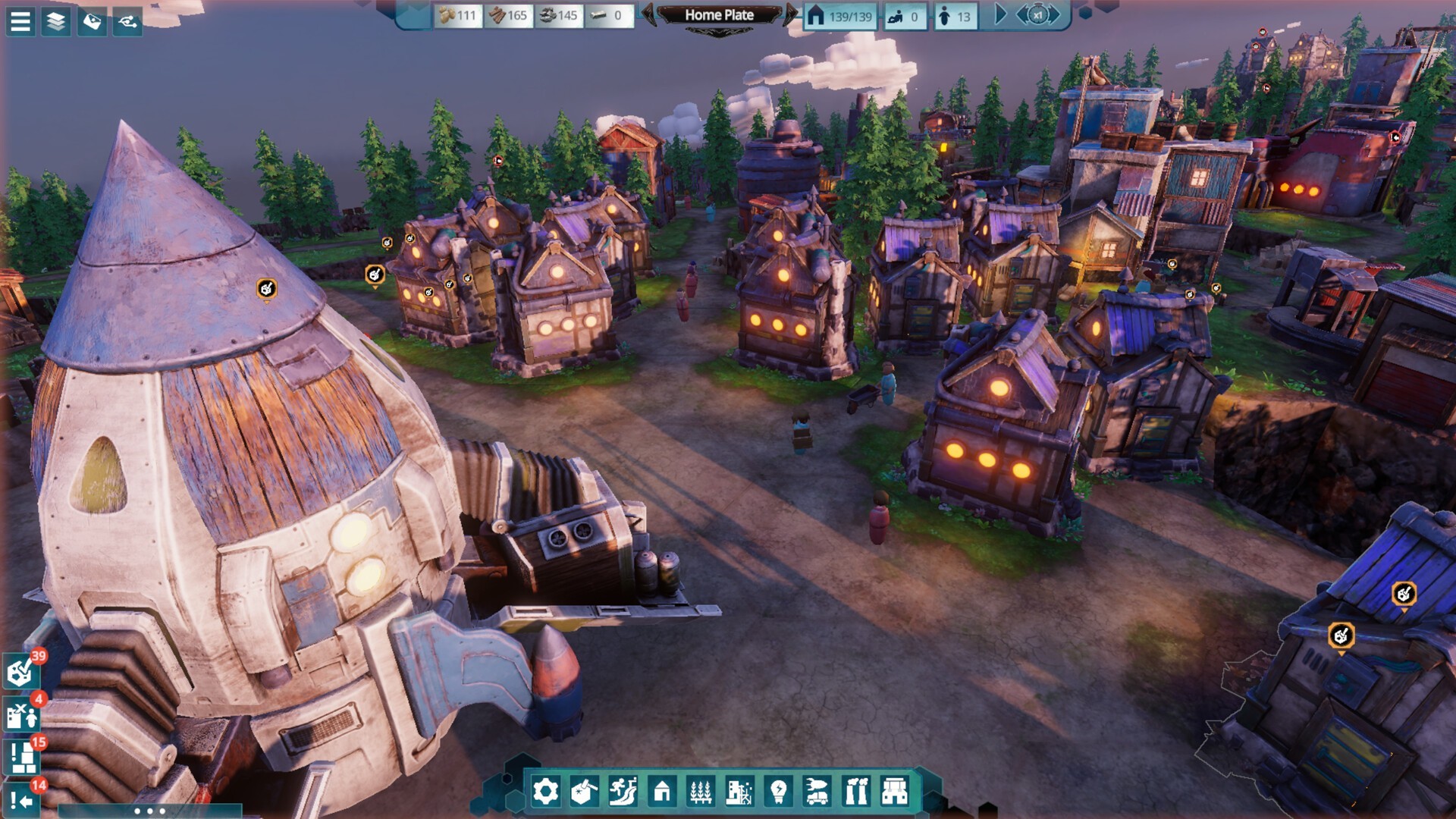Switch to previous platform with left arrow
This screenshot has width=1456, height=819.
tap(649, 15)
